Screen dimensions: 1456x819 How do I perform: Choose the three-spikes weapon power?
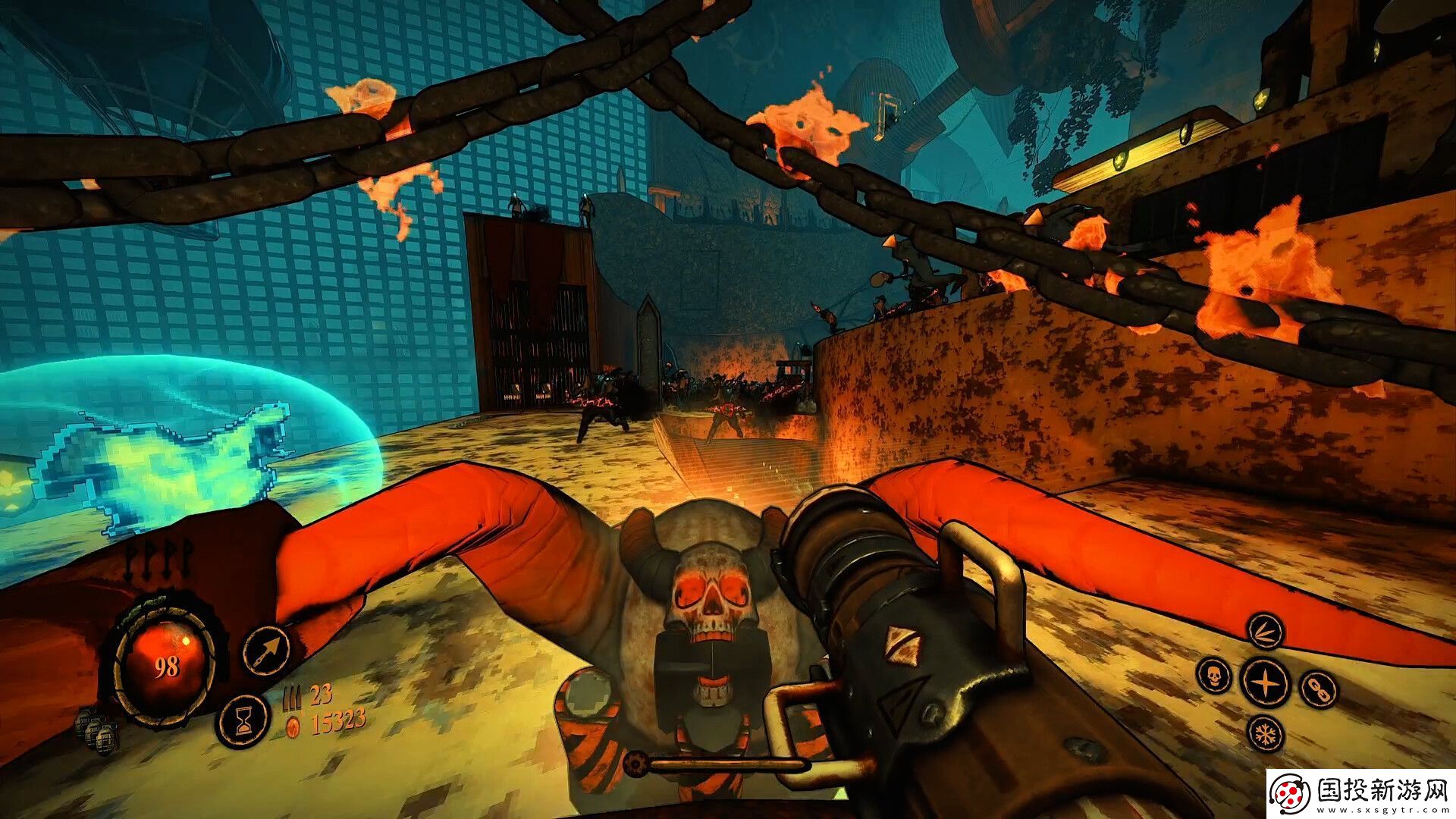pyautogui.click(x=1264, y=632)
